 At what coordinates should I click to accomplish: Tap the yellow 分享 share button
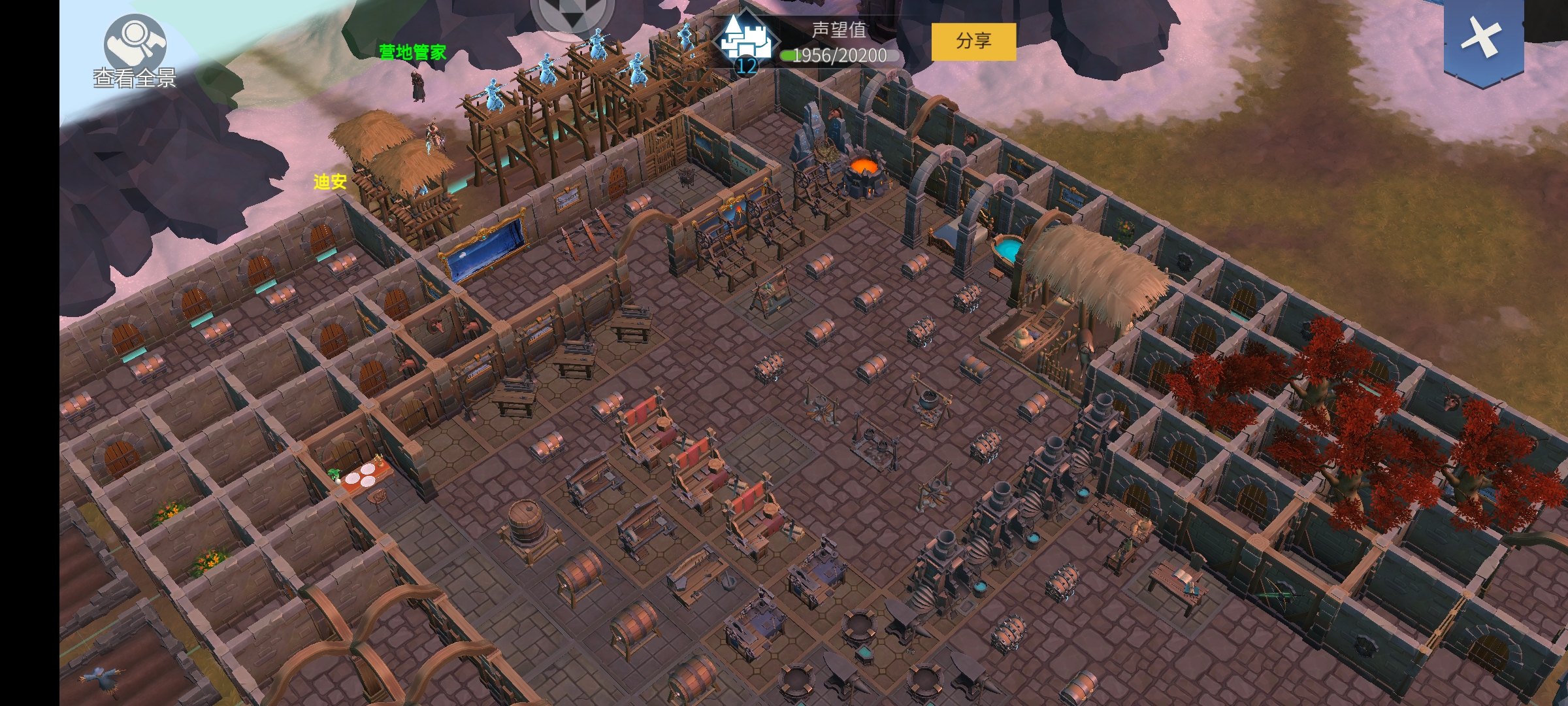pyautogui.click(x=973, y=41)
